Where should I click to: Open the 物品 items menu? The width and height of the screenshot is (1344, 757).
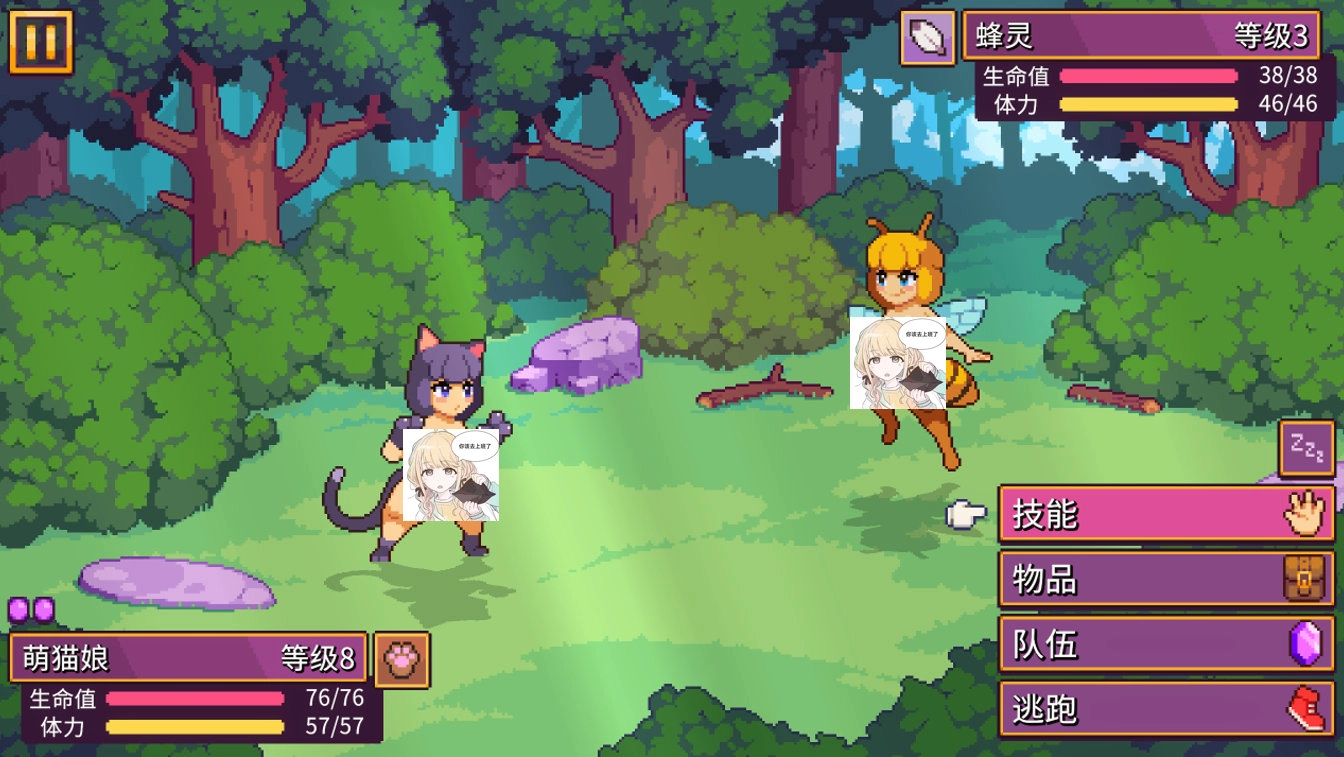(1166, 579)
